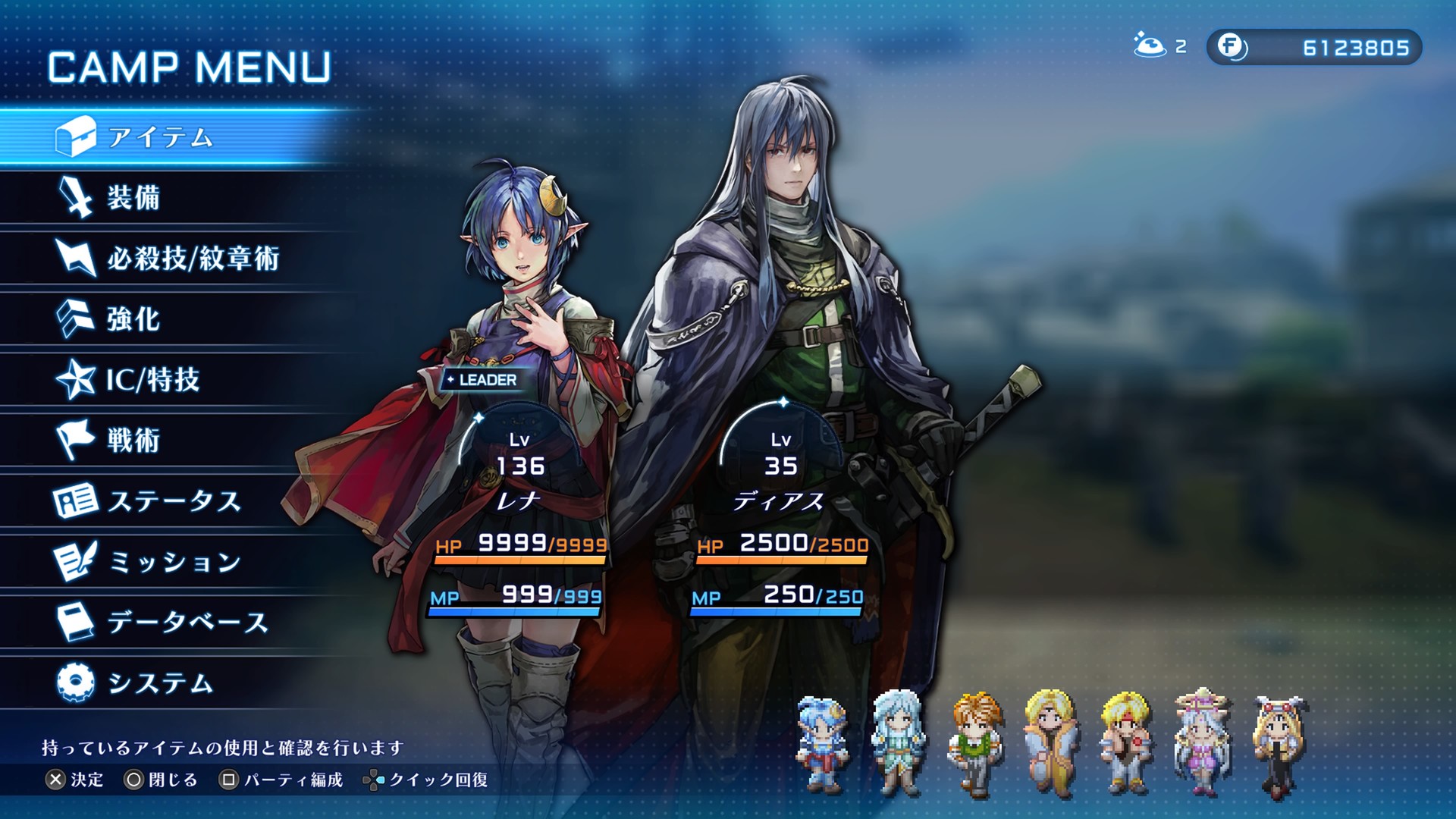Select ディアス's Lv 35 character panel
Image resolution: width=1456 pixels, height=819 pixels.
click(781, 493)
